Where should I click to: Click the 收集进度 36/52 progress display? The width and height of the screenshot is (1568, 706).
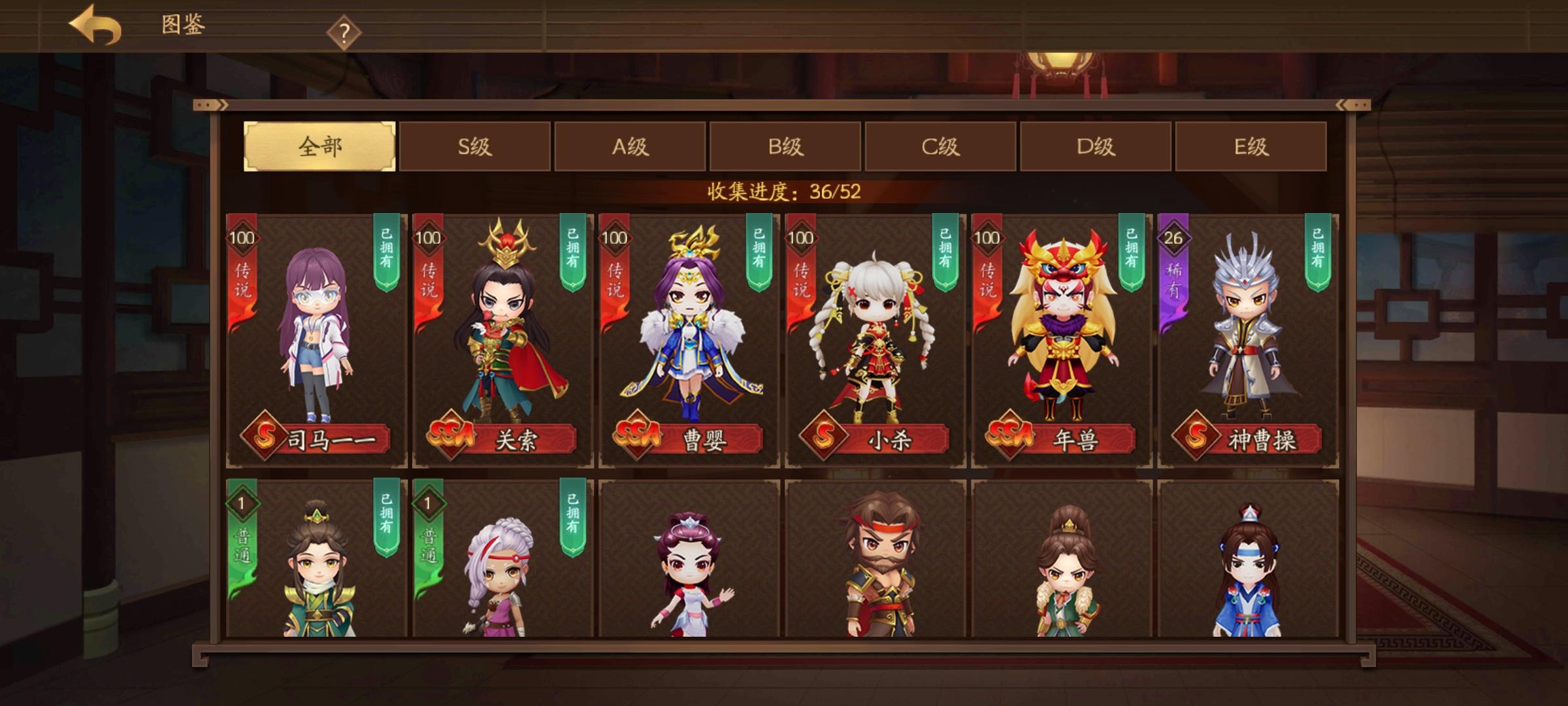(782, 190)
